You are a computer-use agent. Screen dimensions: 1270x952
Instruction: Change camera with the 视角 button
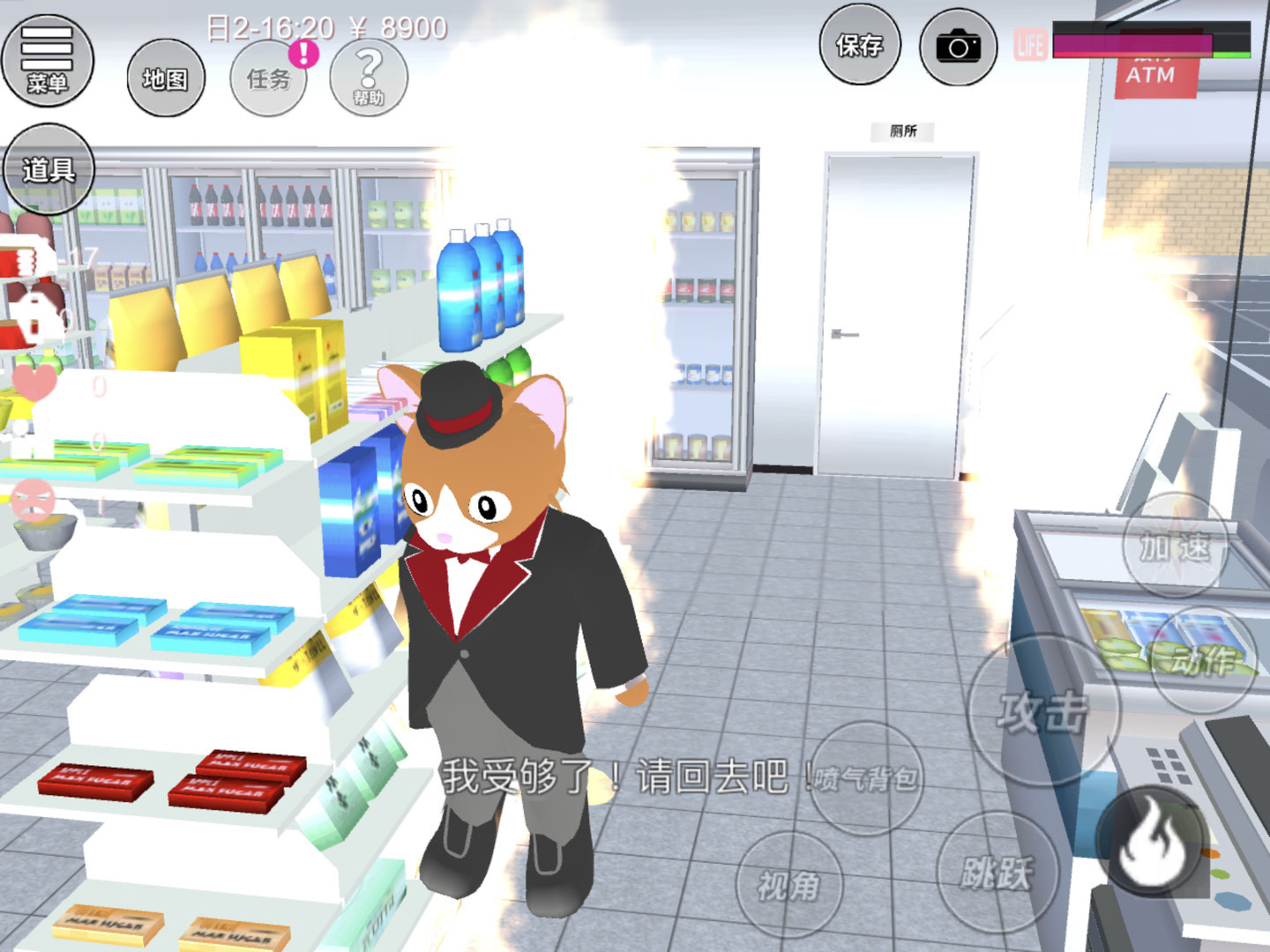tap(788, 884)
